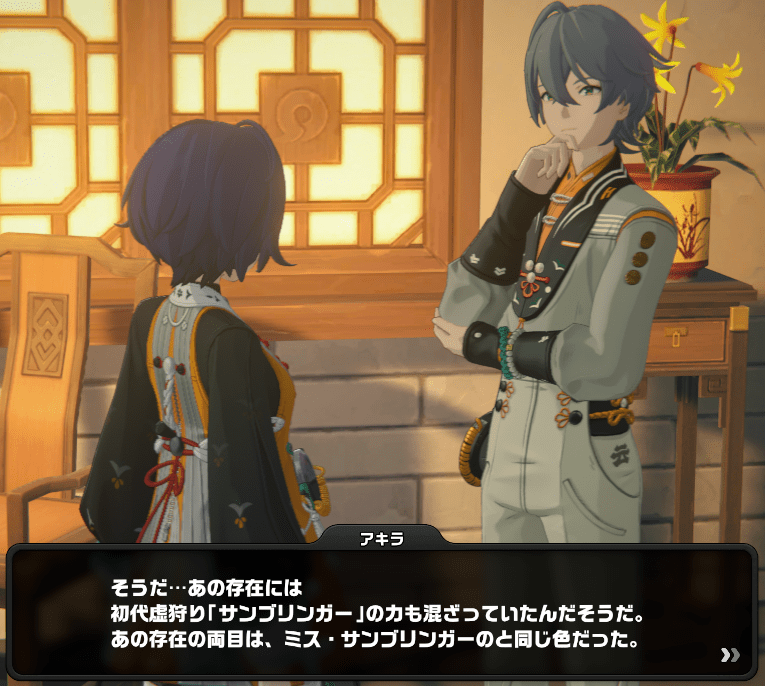
Task: Advance dialogue with the double-arrow icon
Action: point(730,655)
